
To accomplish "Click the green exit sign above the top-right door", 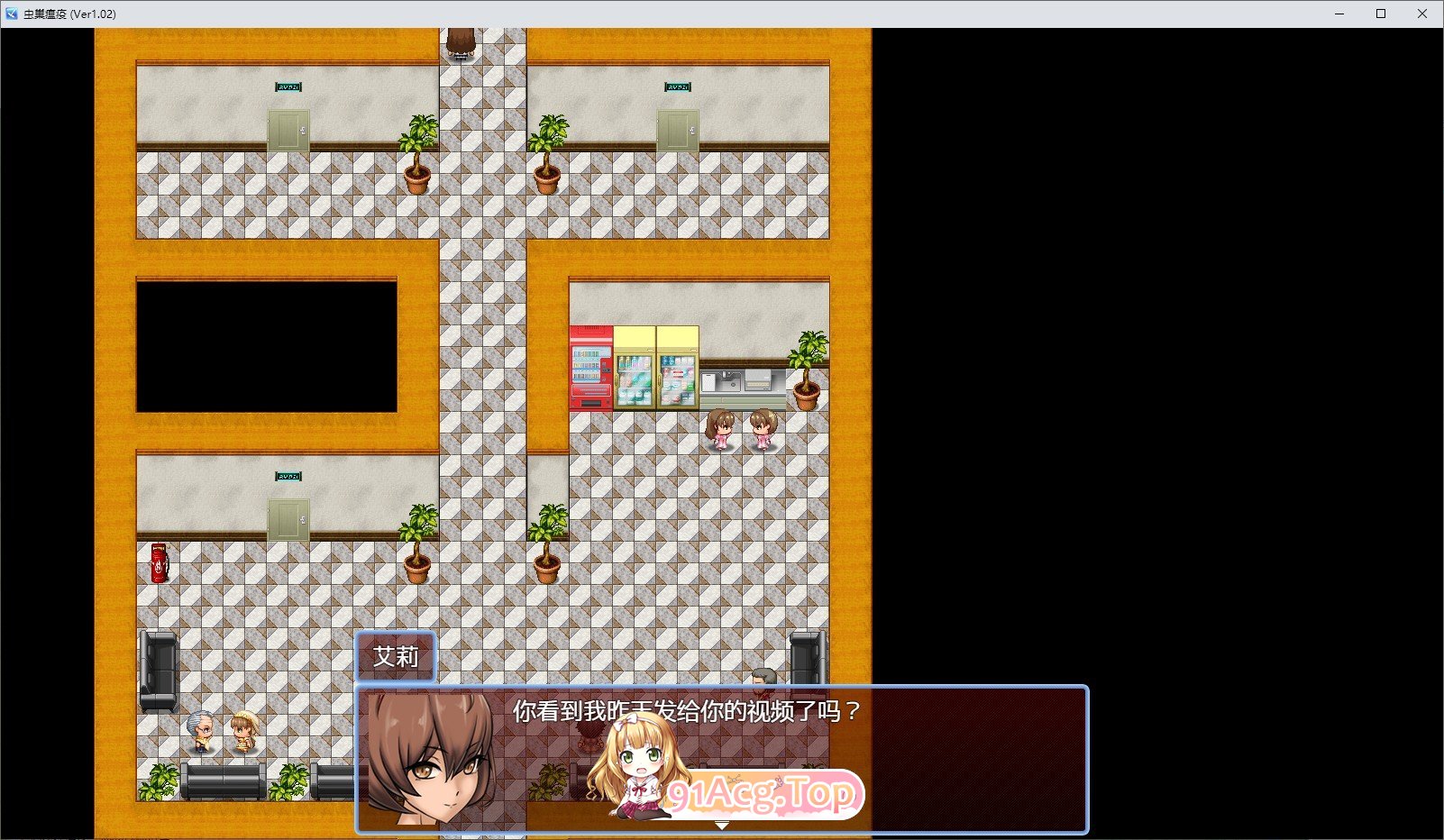I will [676, 87].
